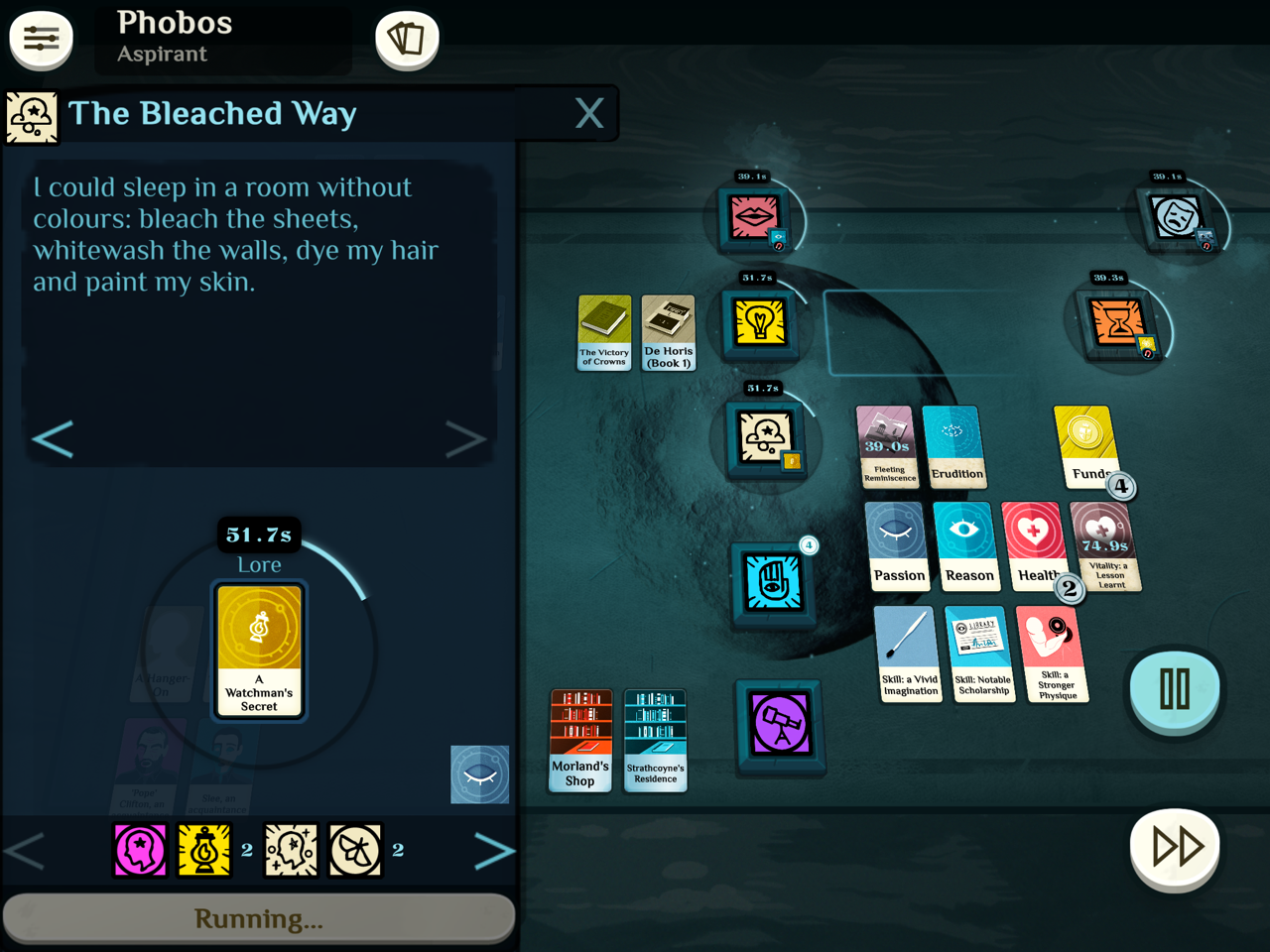Activate fast-forward speed
The height and width of the screenshot is (952, 1270).
click(x=1176, y=847)
